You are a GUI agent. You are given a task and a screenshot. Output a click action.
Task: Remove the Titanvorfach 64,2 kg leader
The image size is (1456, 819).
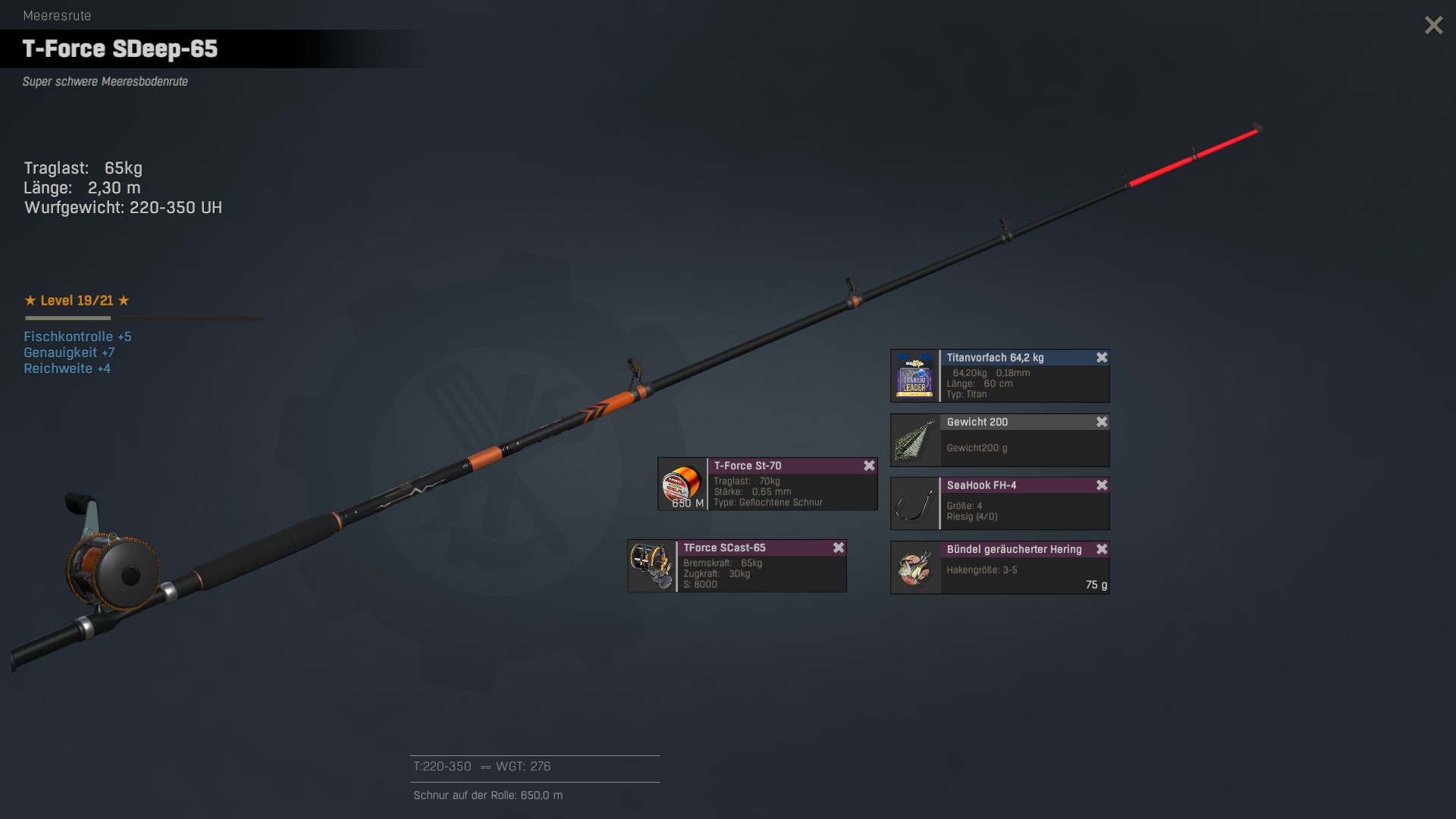[1102, 357]
